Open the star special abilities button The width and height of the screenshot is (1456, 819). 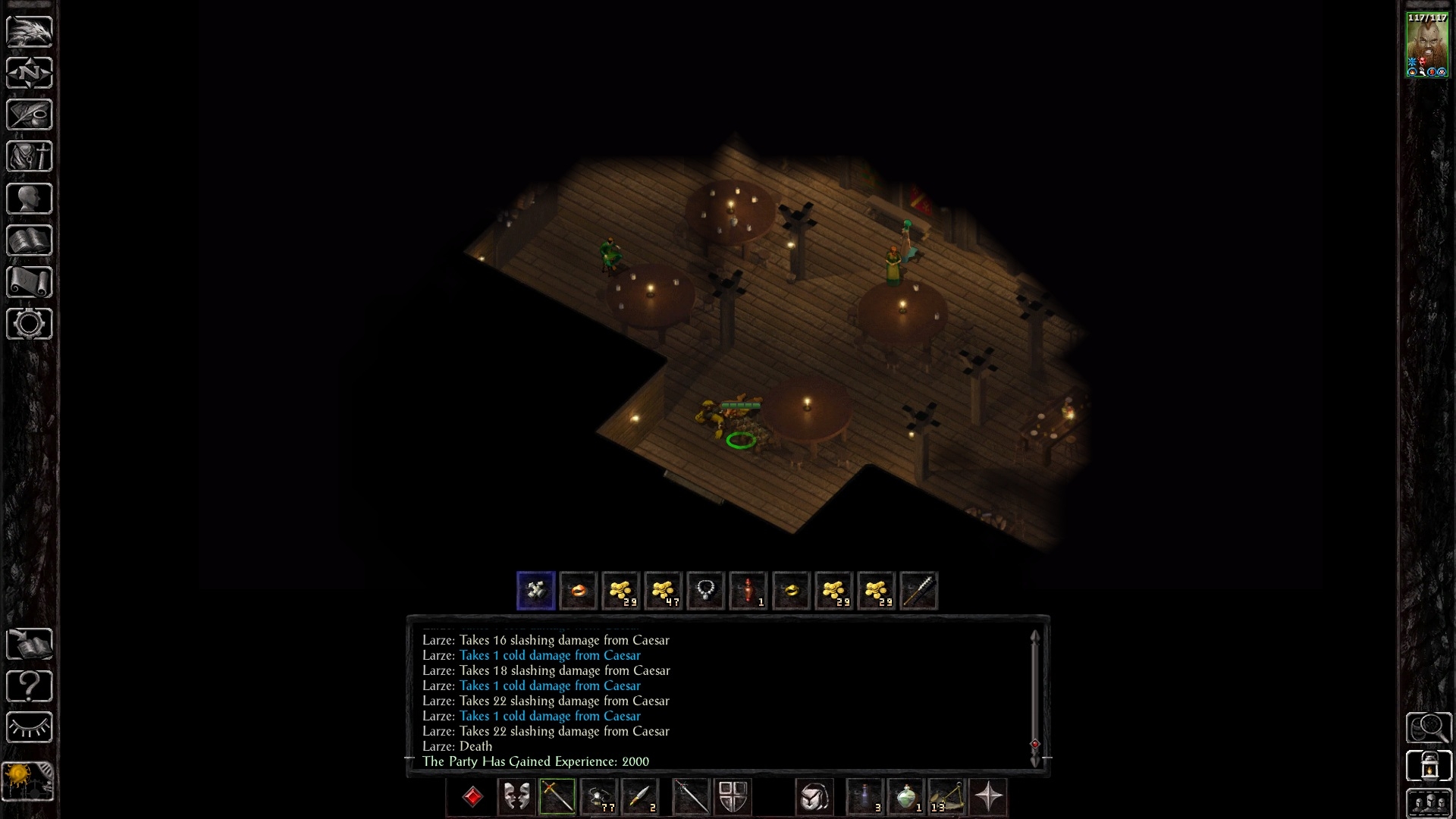(x=988, y=797)
